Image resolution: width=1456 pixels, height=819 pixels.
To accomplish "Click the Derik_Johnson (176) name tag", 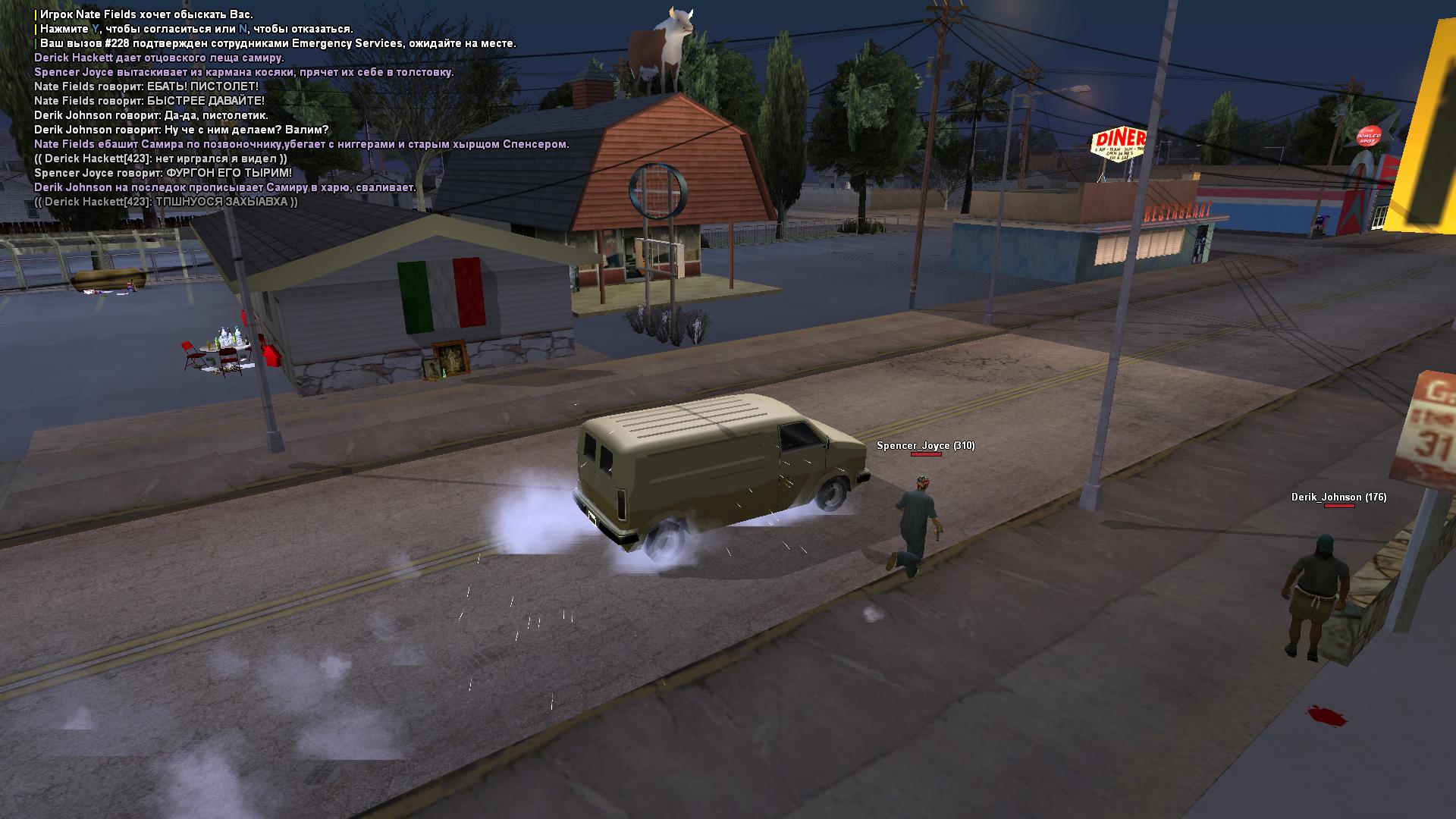I will (1338, 497).
